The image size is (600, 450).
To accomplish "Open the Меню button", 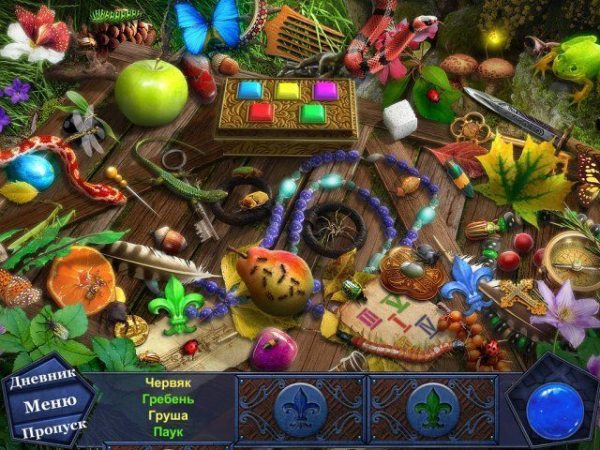I will click(48, 405).
